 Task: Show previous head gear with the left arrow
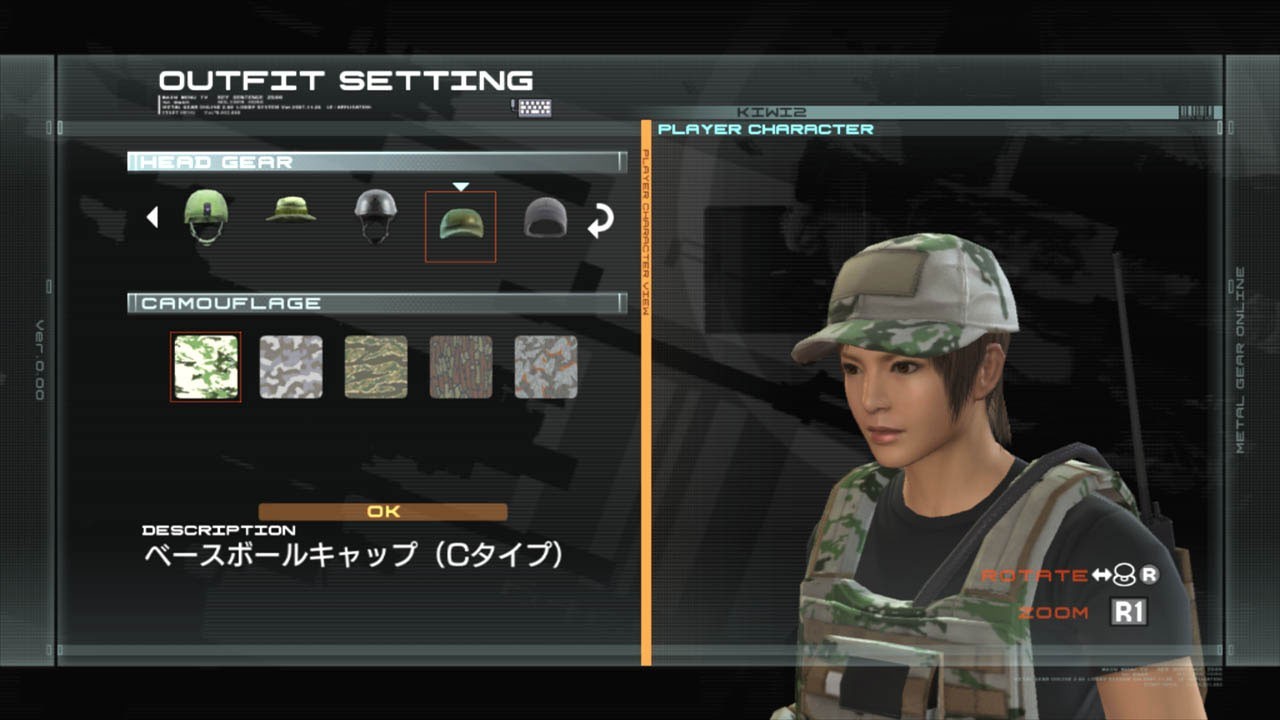pos(152,217)
